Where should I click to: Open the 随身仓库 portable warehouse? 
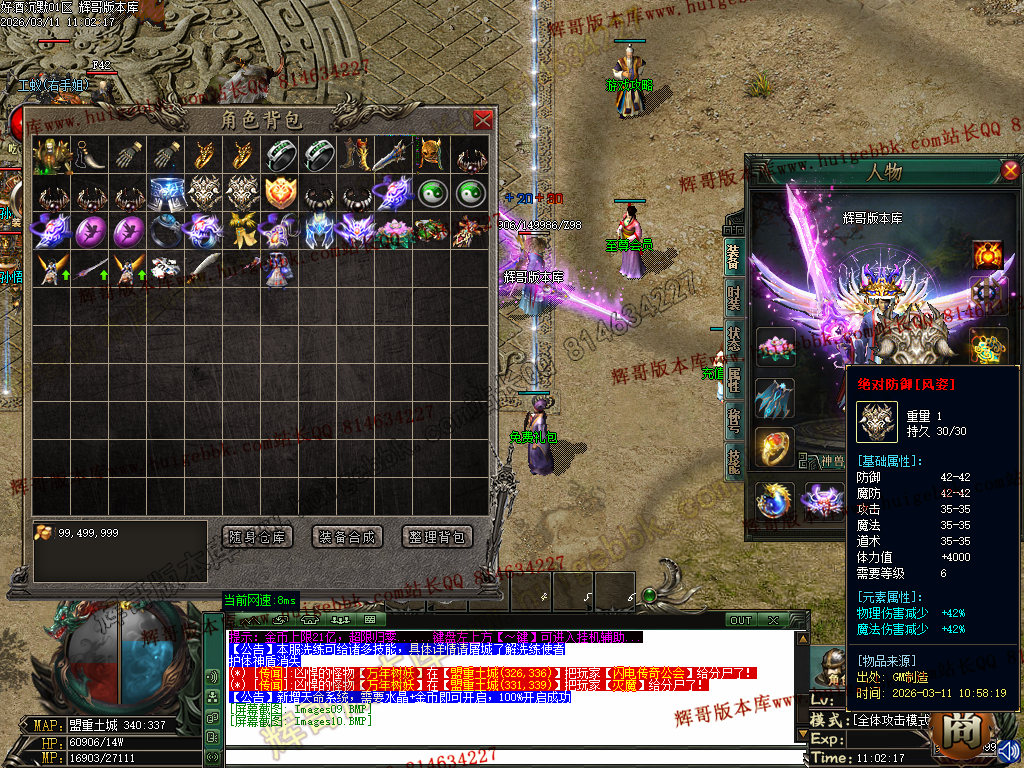(x=257, y=537)
